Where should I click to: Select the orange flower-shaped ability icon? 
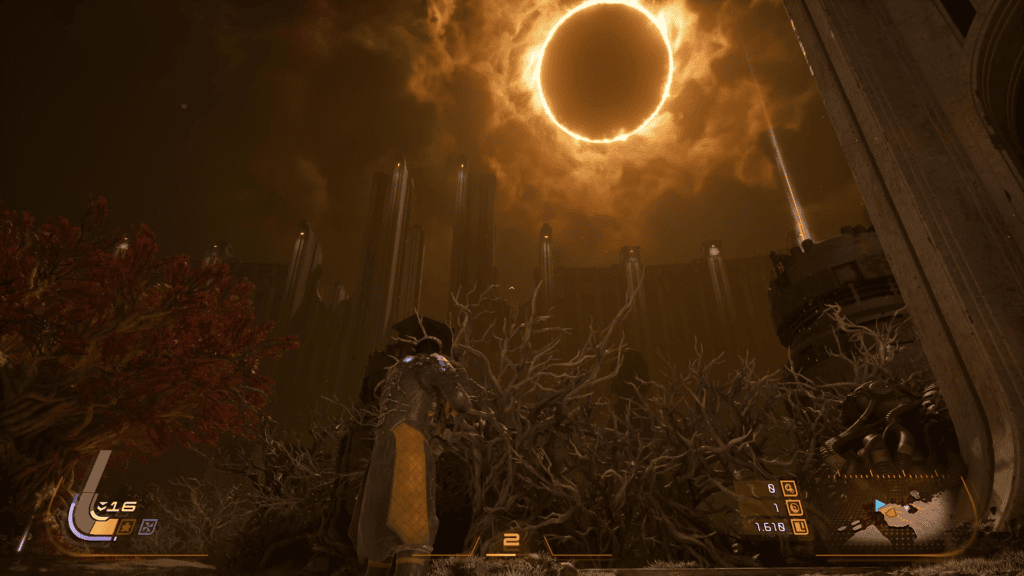pyautogui.click(x=127, y=526)
